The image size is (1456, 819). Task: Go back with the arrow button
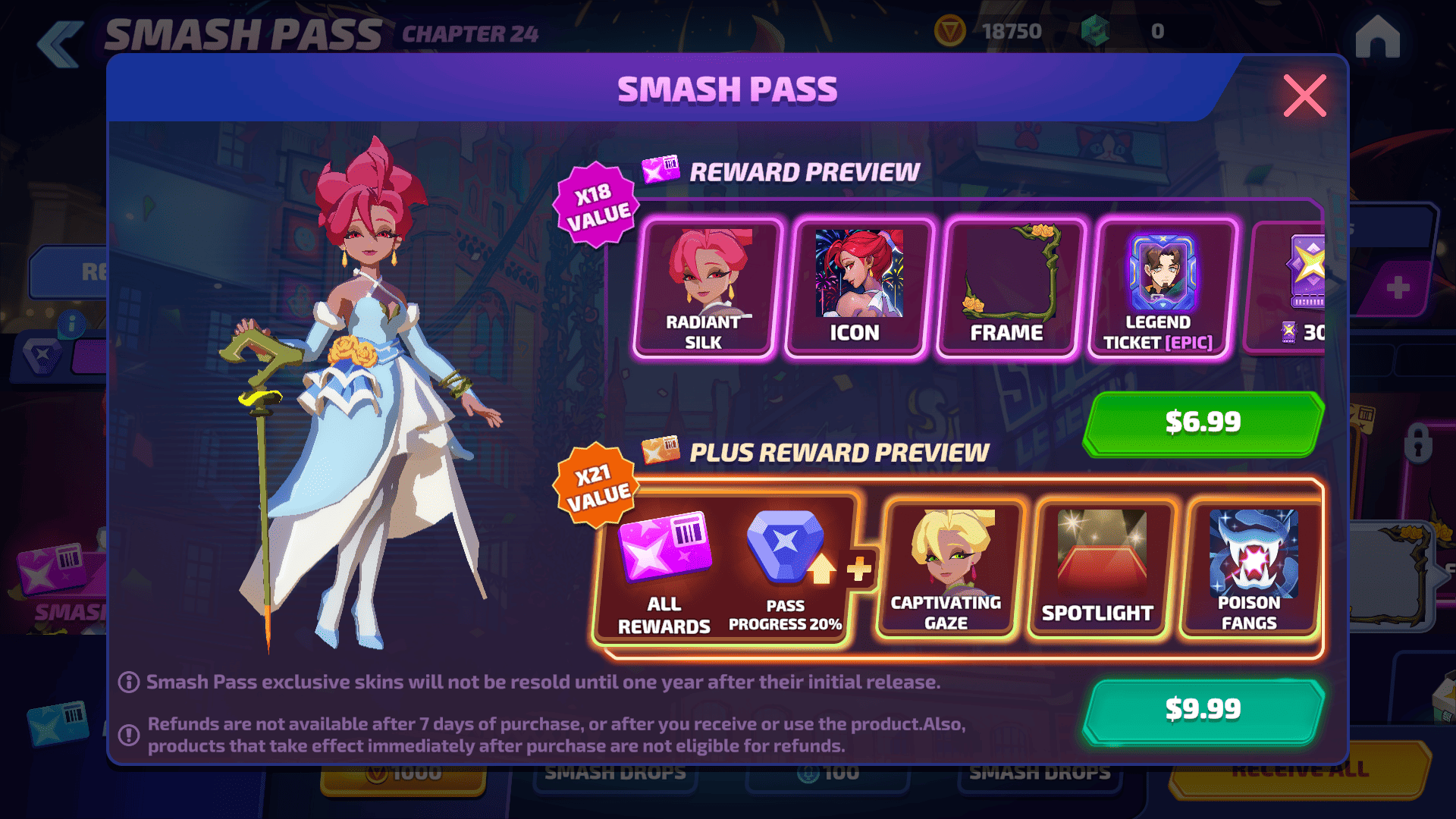click(x=60, y=44)
